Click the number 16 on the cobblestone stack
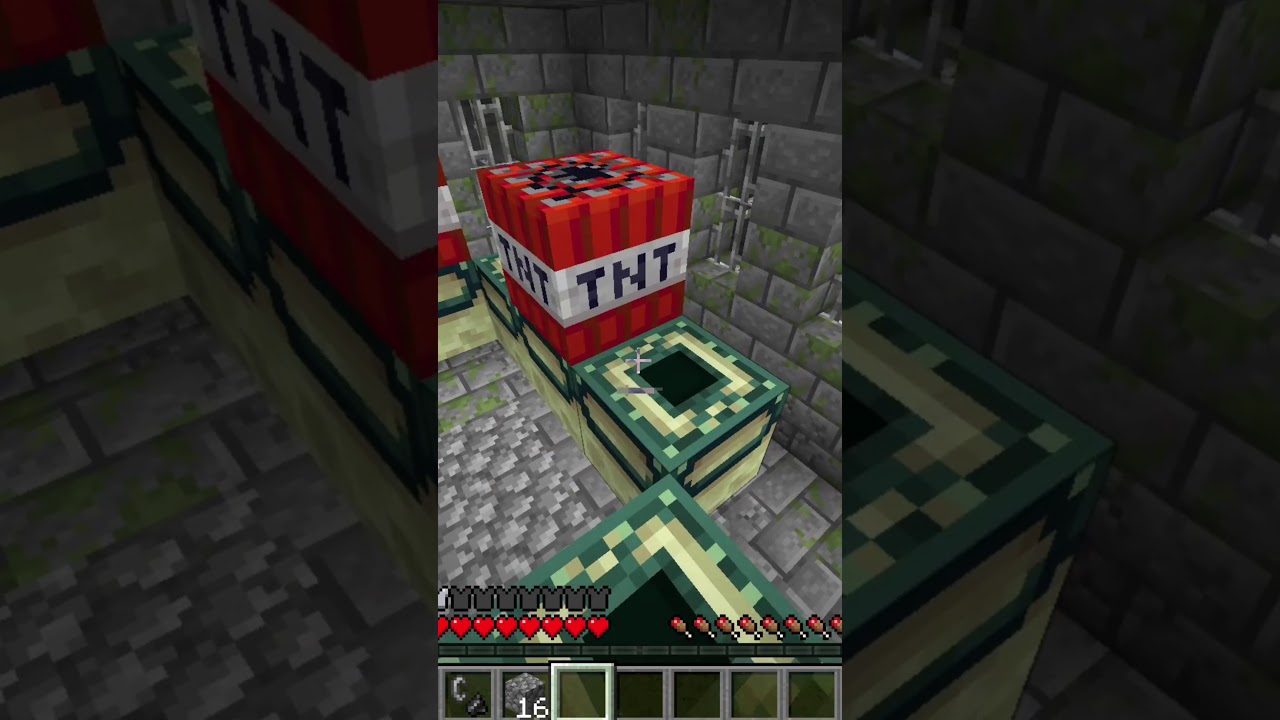Image resolution: width=1280 pixels, height=720 pixels. pyautogui.click(x=531, y=708)
